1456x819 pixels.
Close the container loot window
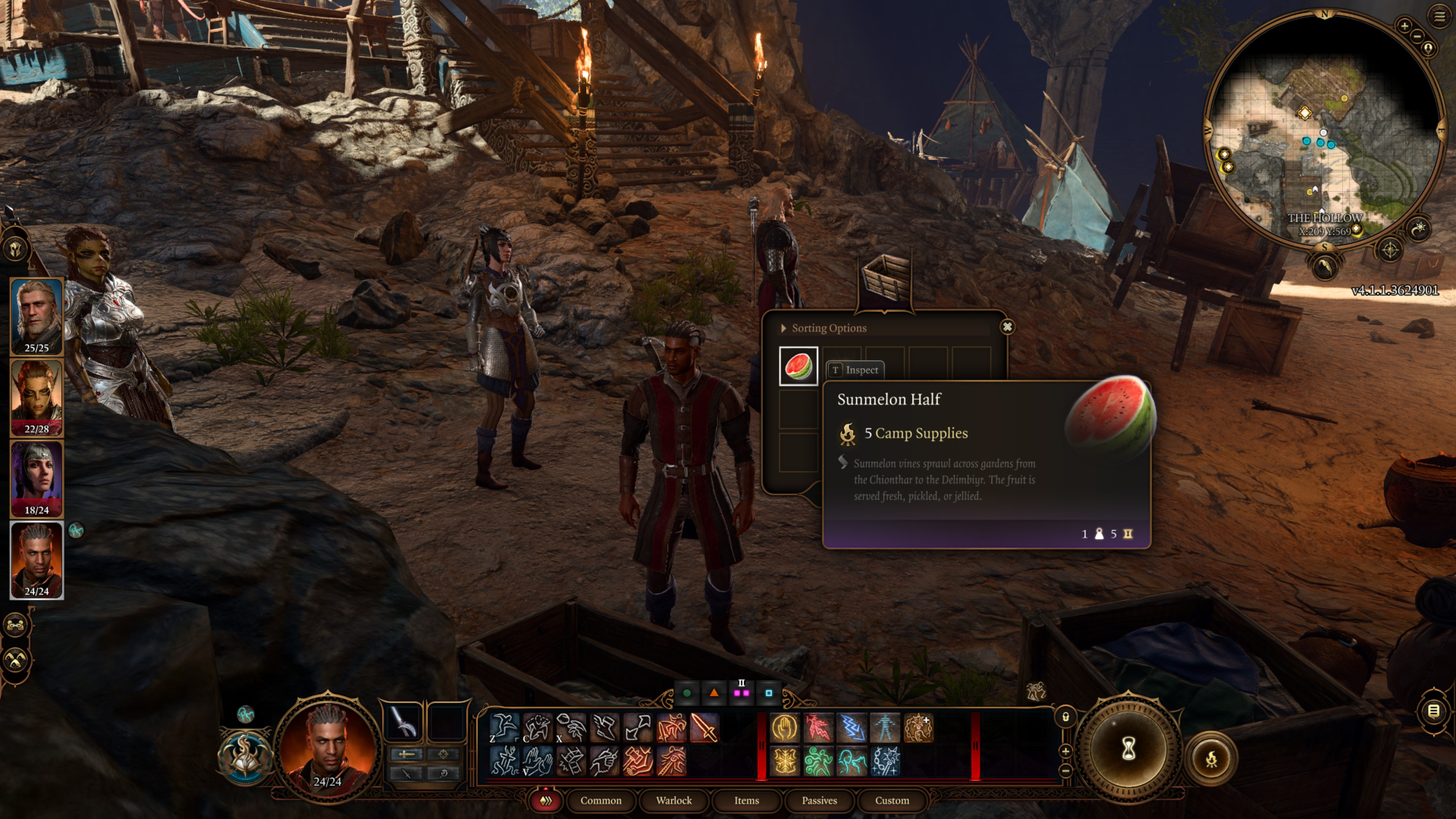point(1007,327)
